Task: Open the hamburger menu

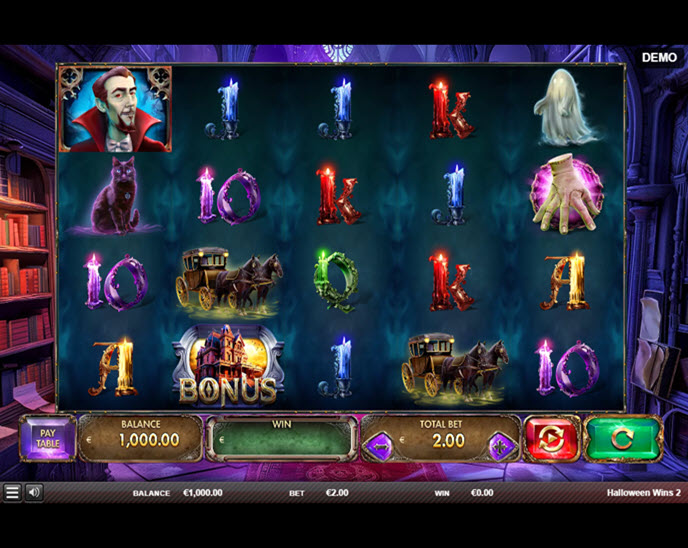Action: [12, 492]
